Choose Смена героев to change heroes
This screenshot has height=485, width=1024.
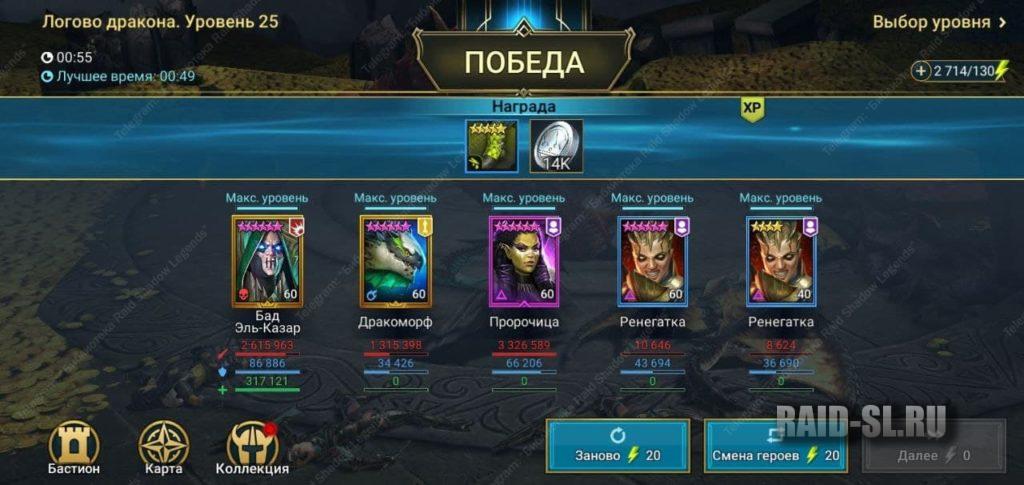[x=776, y=446]
